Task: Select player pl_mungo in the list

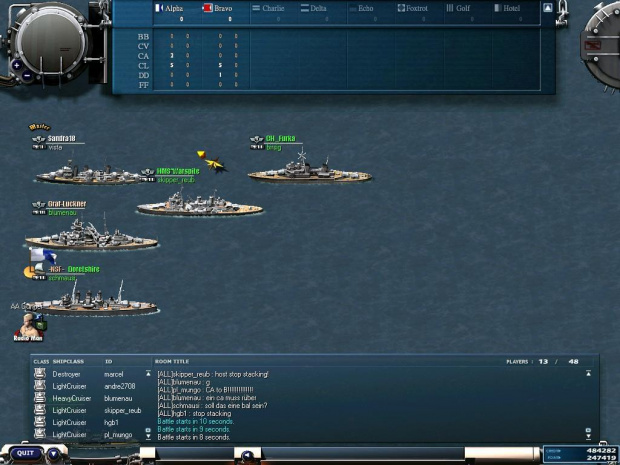Action: click(x=119, y=434)
